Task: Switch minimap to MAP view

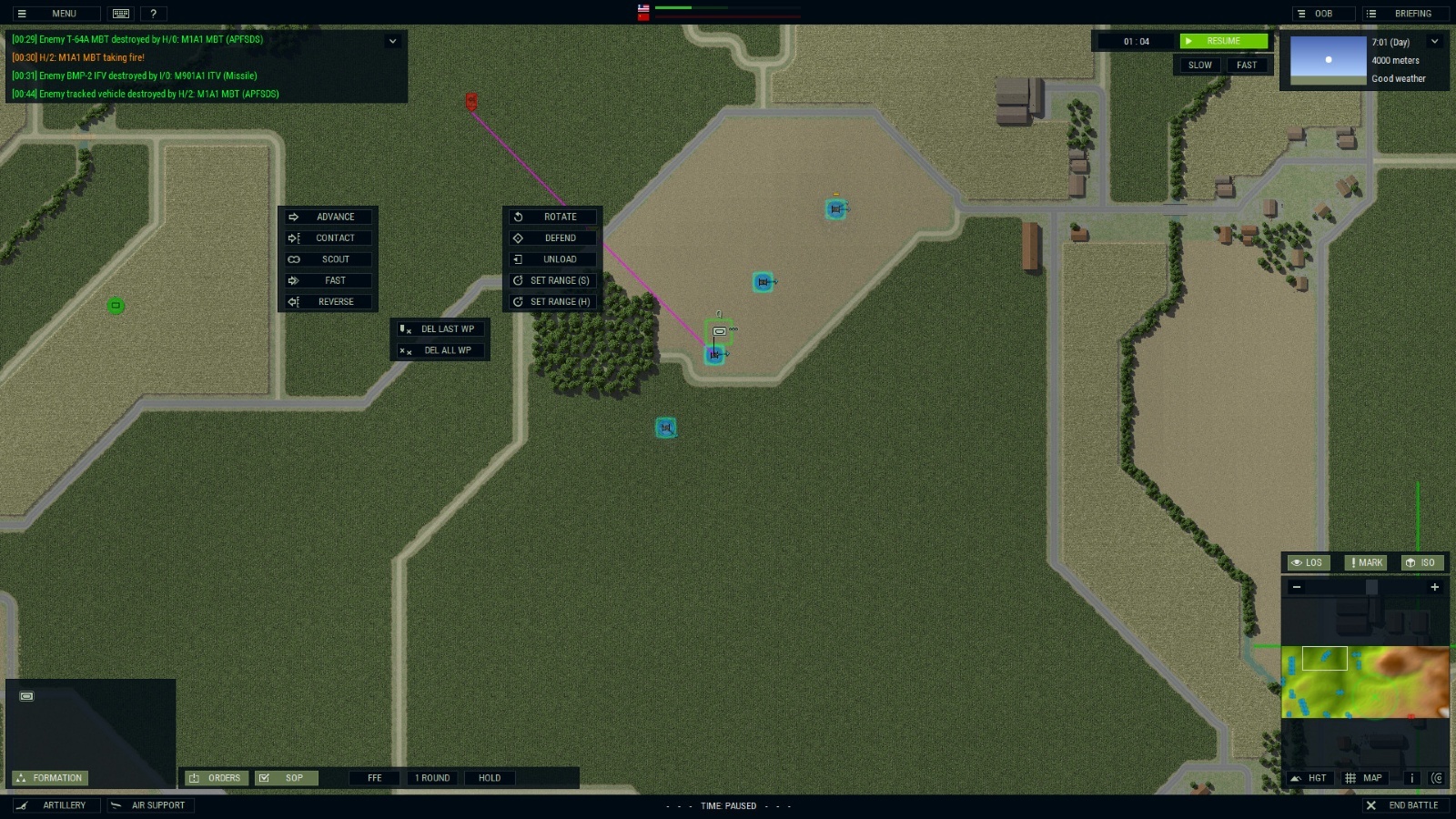Action: (1365, 778)
